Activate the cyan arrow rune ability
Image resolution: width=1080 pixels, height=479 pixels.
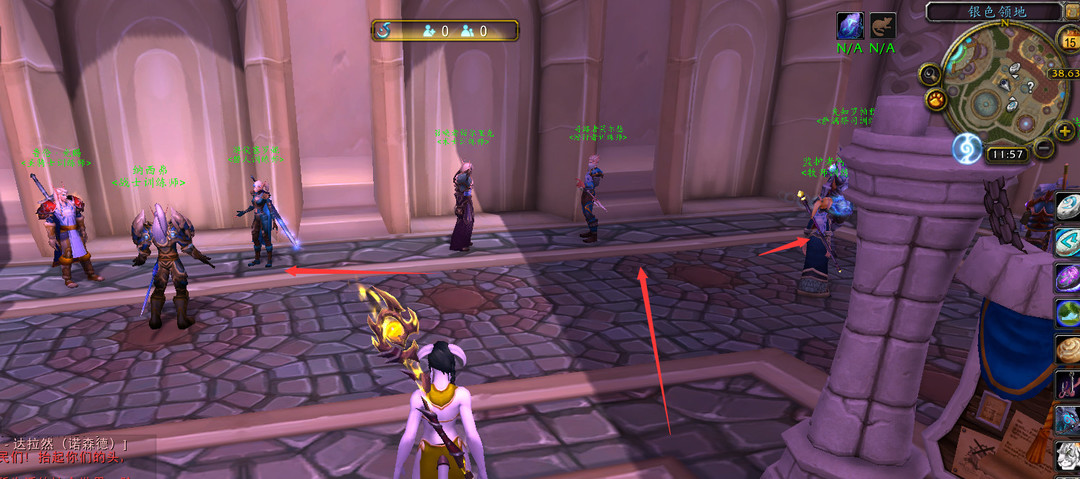click(1068, 243)
